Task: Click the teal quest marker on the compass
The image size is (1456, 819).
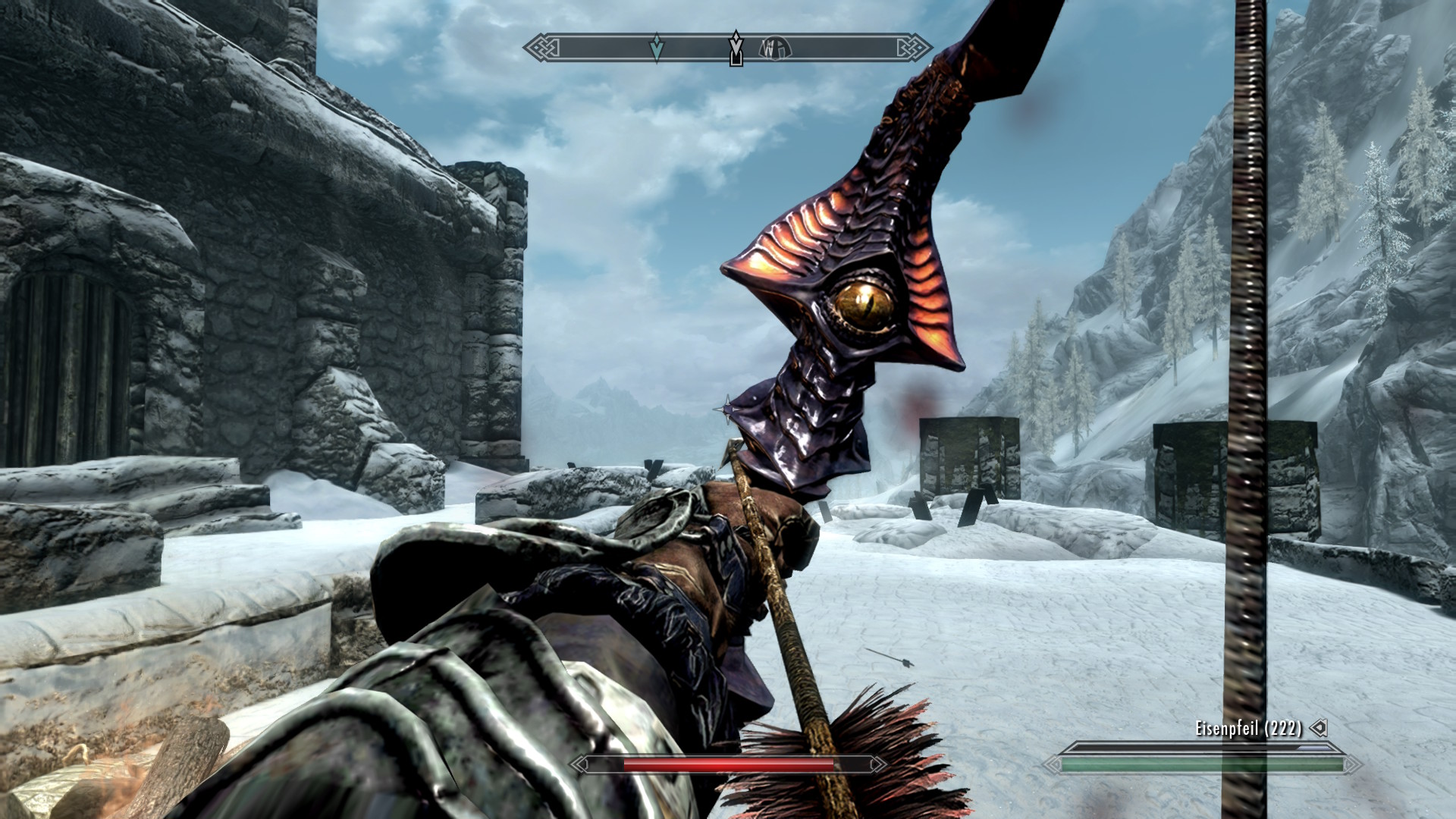Action: pos(657,49)
